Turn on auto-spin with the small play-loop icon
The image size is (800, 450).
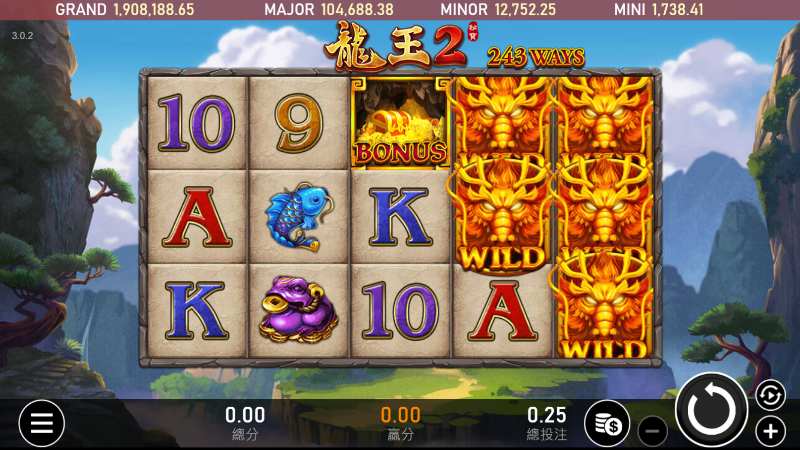tap(769, 395)
